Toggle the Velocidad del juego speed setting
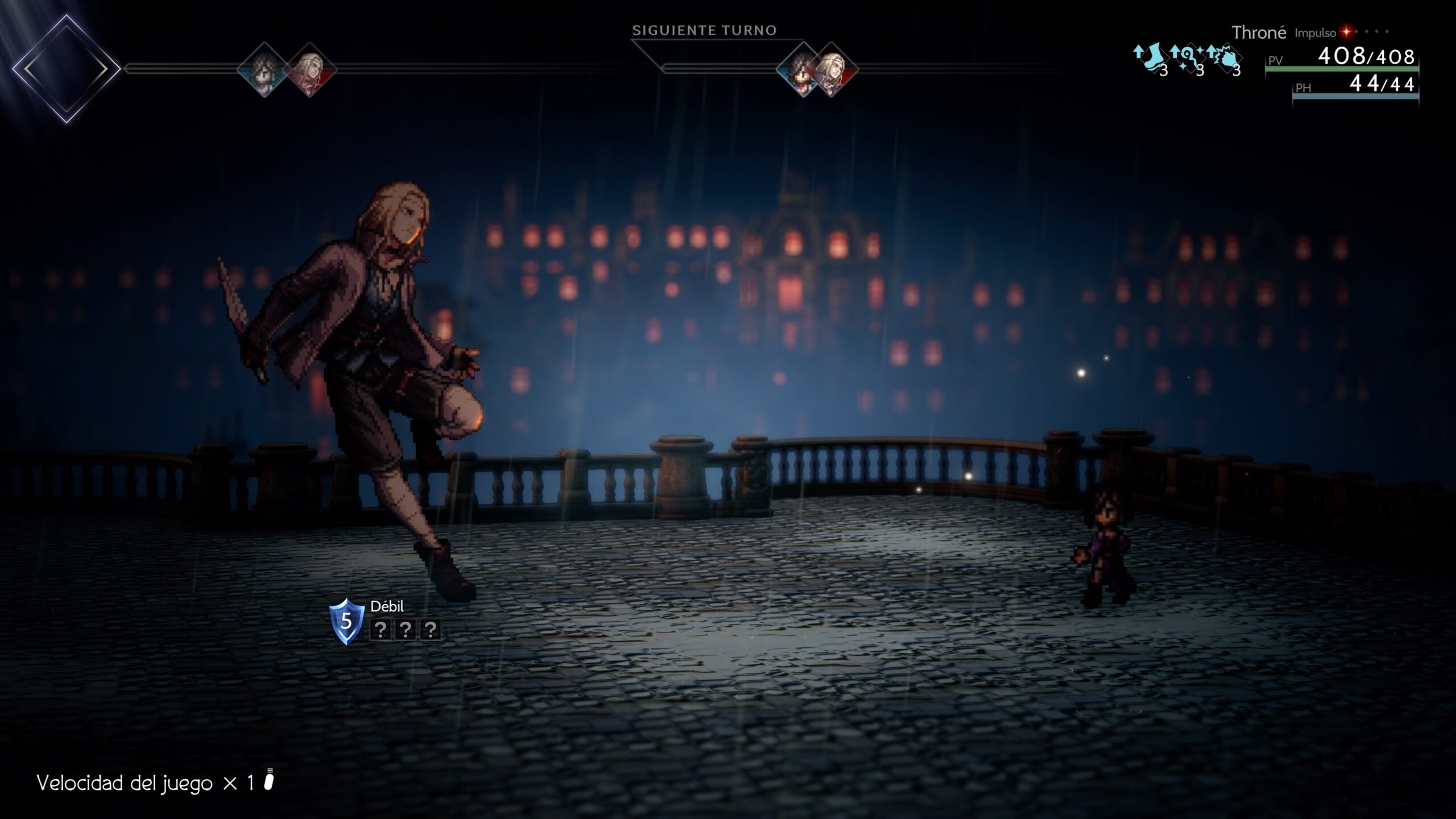 (x=155, y=783)
